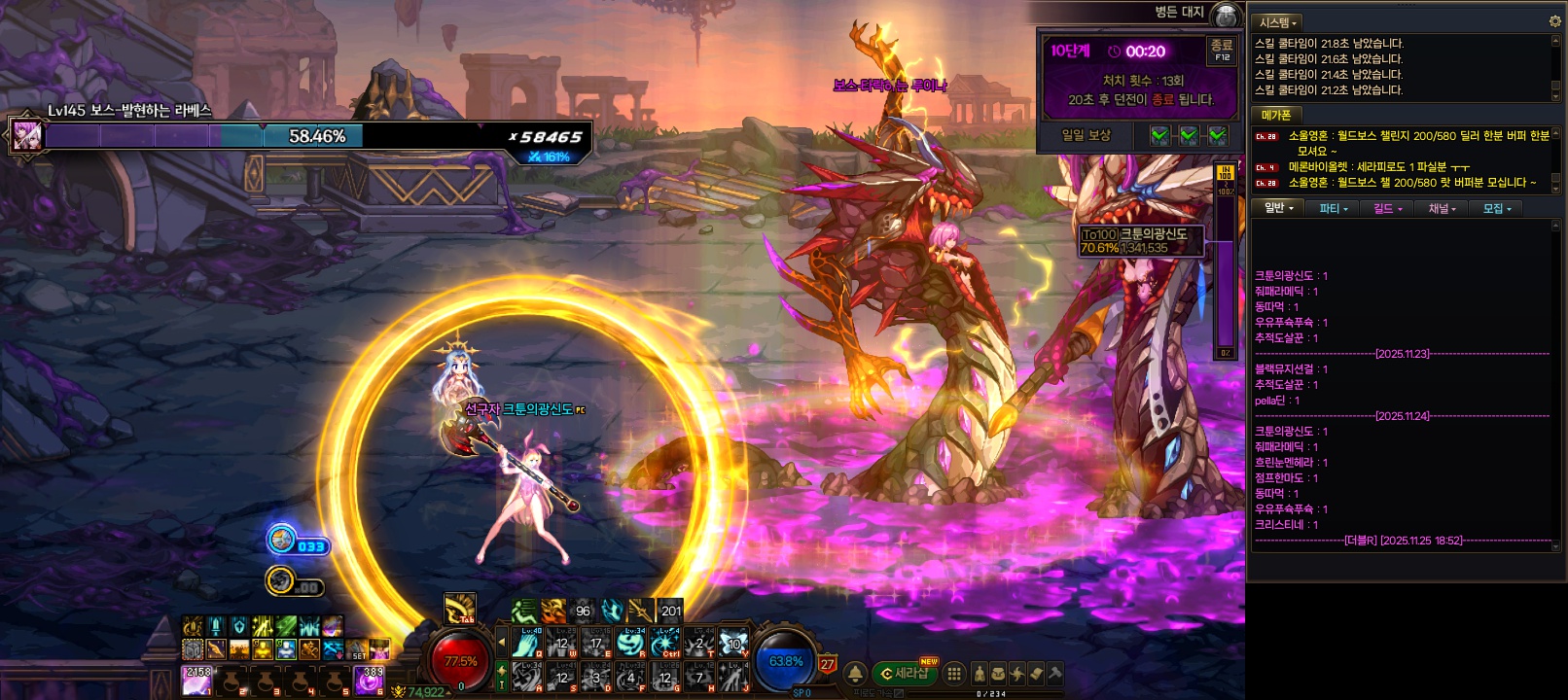1568x700 pixels.
Task: Click the mushroom icon beside 병든 대지
Action: click(1227, 15)
